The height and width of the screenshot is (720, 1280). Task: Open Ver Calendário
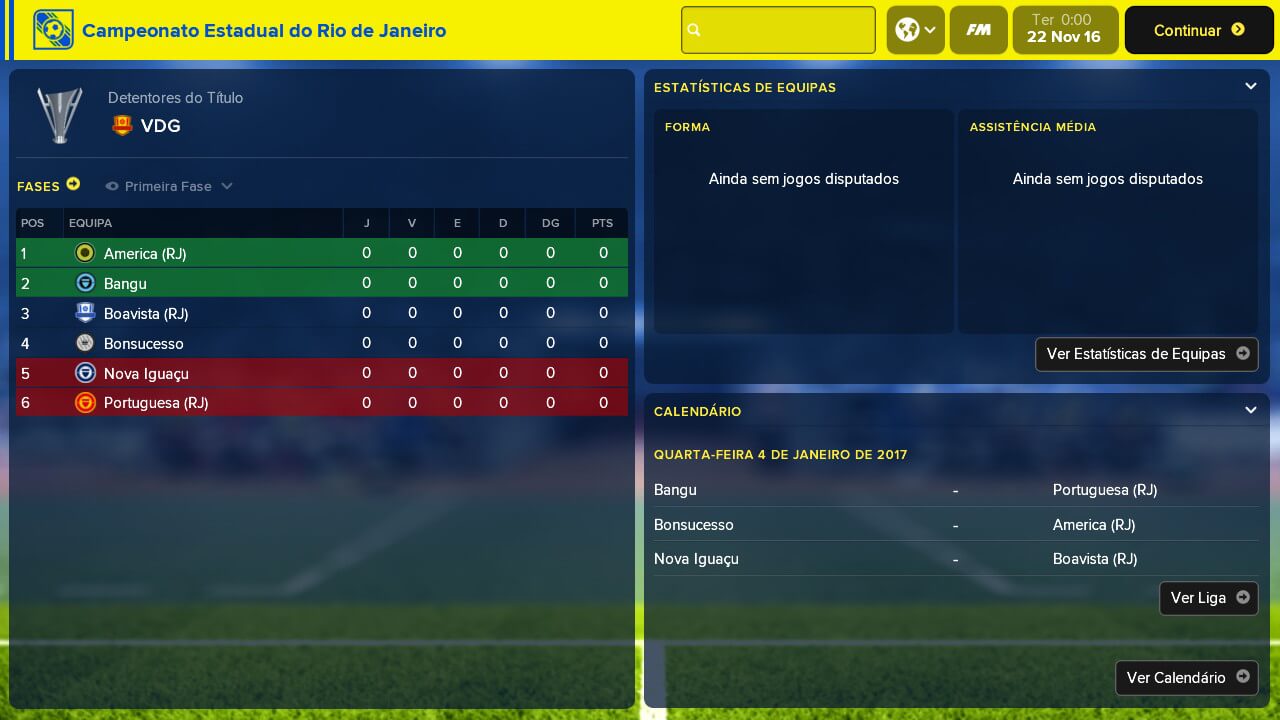pyautogui.click(x=1186, y=678)
